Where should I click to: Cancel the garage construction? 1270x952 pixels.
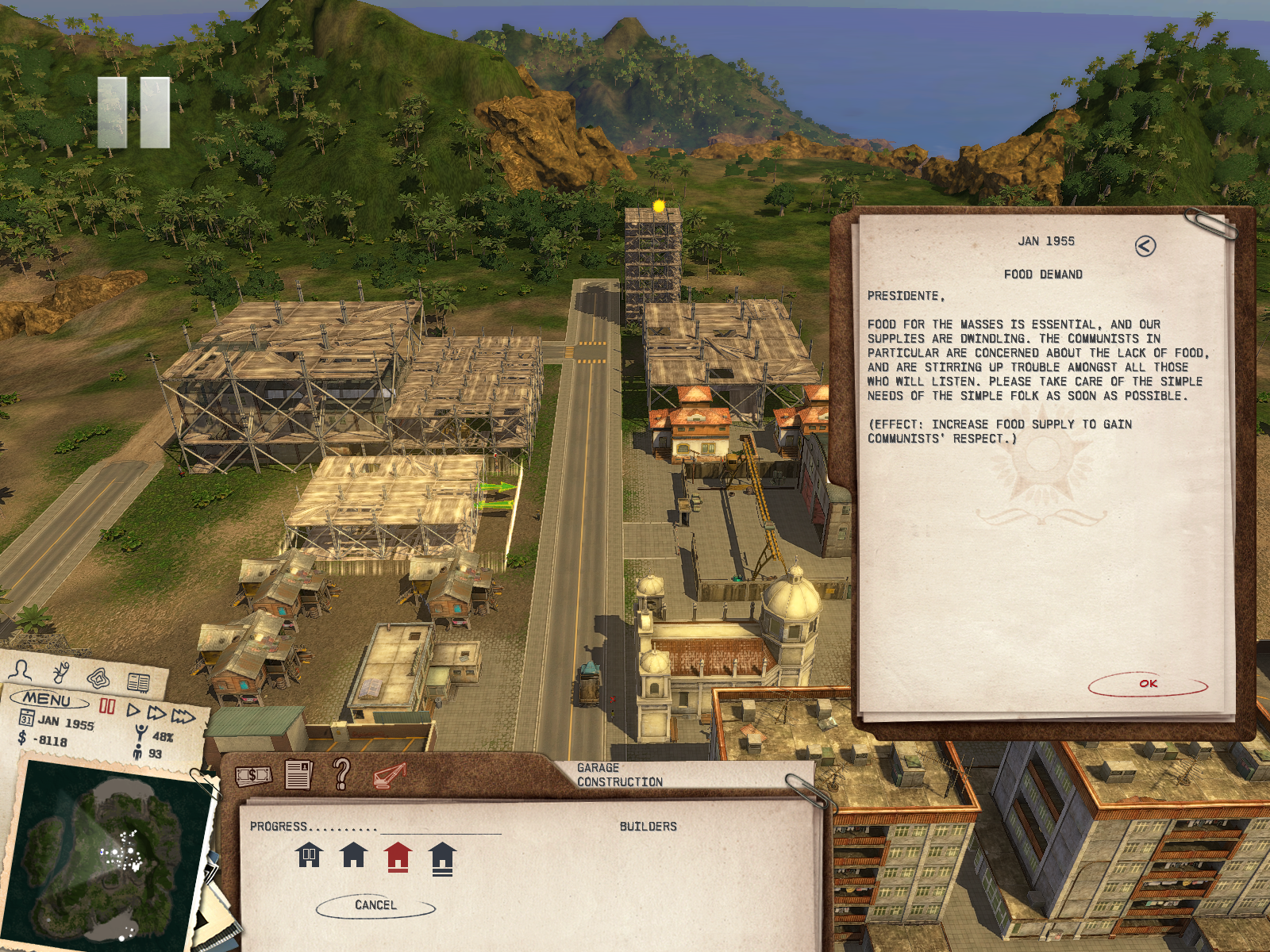[375, 905]
